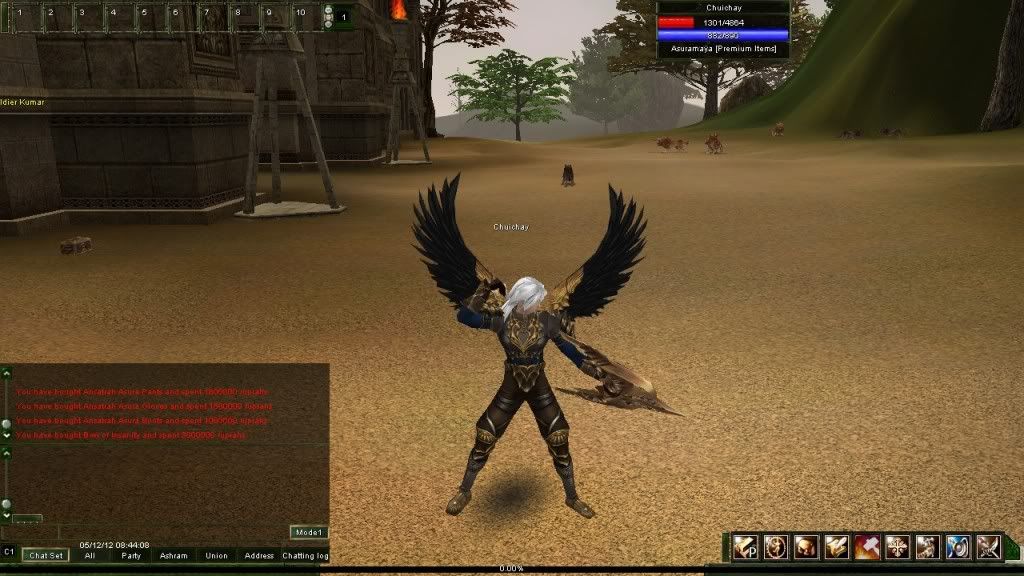Open the Chat Set options
The width and height of the screenshot is (1024, 576).
46,555
